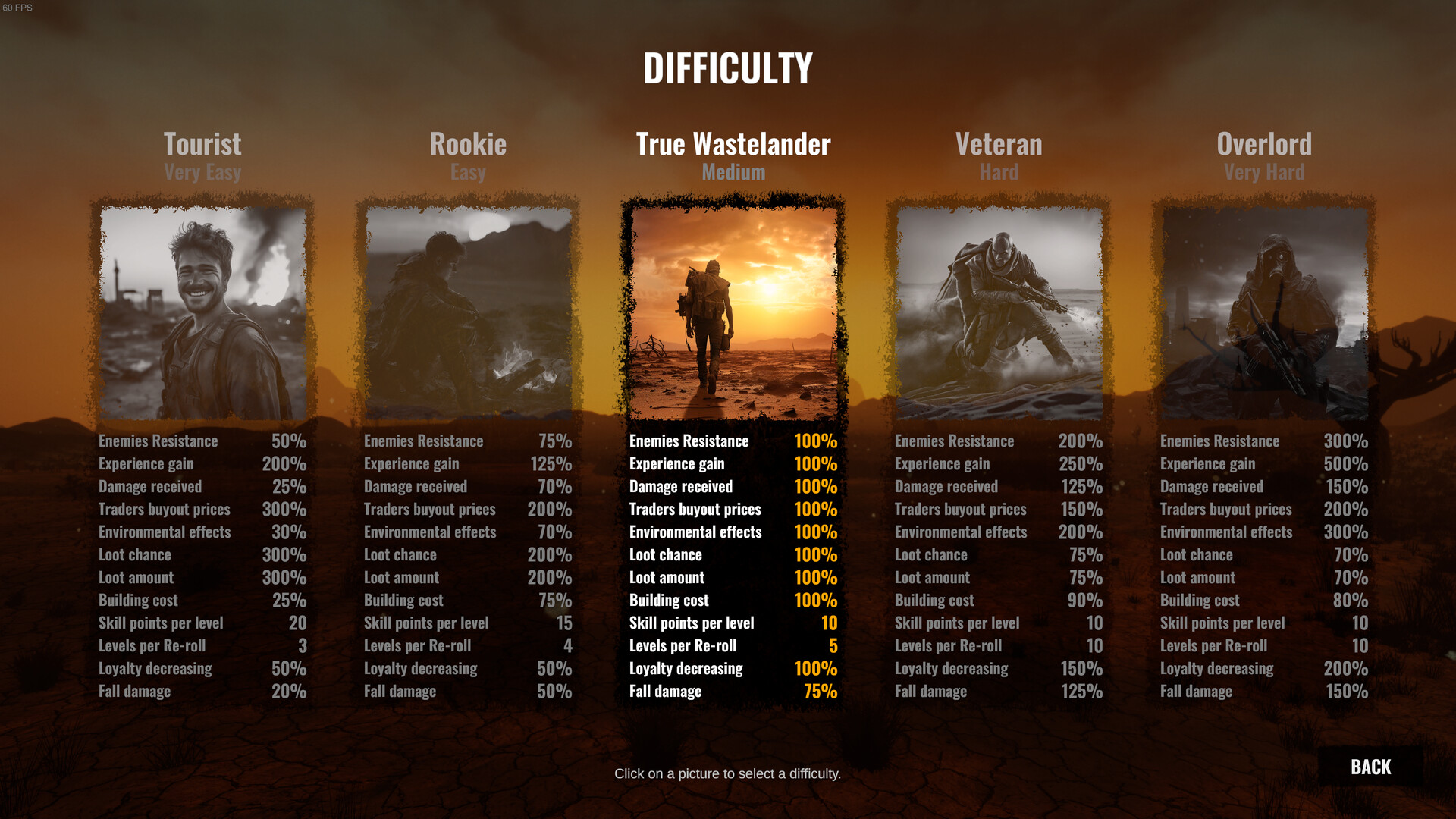Image resolution: width=1456 pixels, height=819 pixels.
Task: Click the Medium label under True Wastelander
Action: [x=732, y=173]
